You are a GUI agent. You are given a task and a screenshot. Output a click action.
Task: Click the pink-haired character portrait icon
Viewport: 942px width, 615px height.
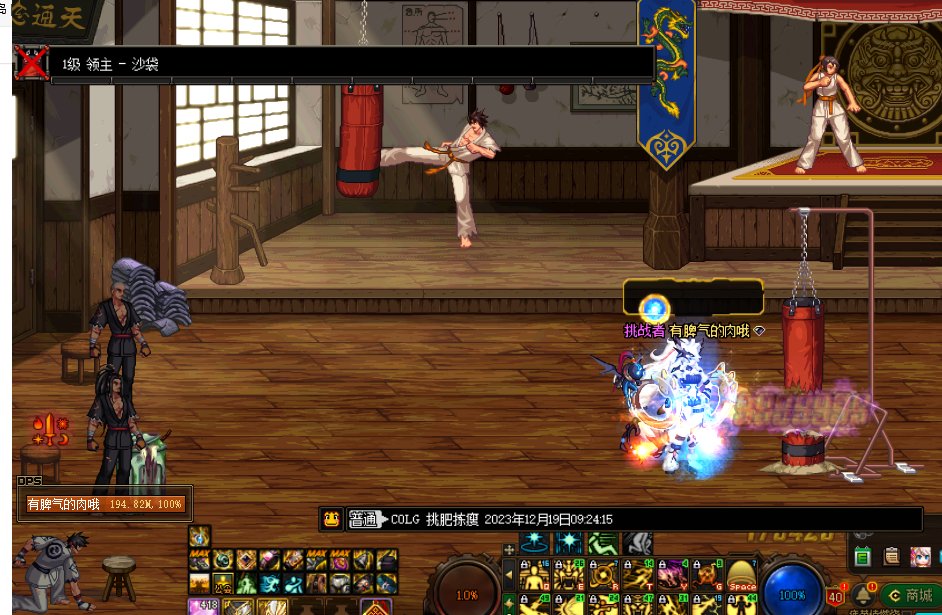pyautogui.click(x=920, y=556)
